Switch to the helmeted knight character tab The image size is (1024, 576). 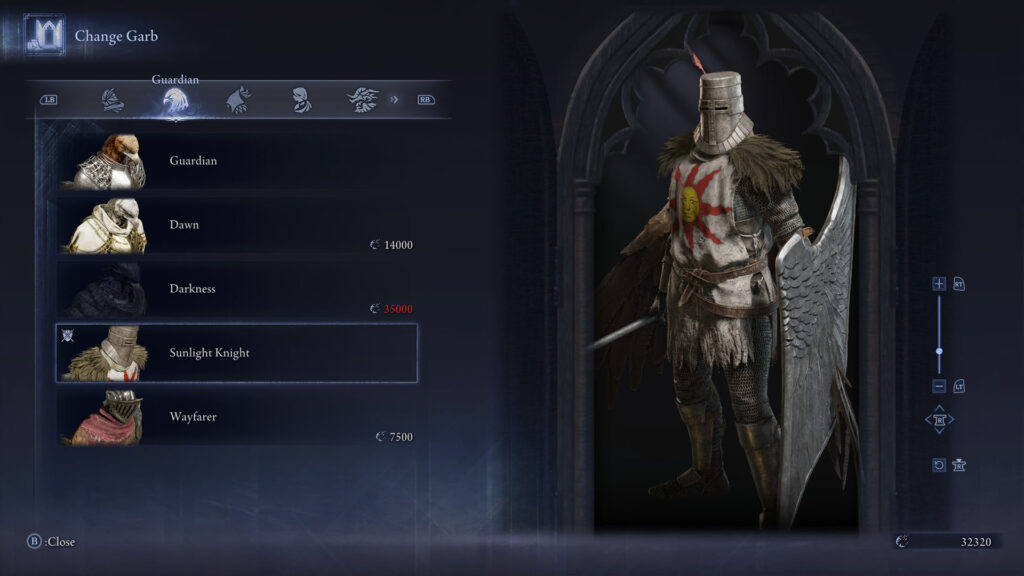click(113, 100)
